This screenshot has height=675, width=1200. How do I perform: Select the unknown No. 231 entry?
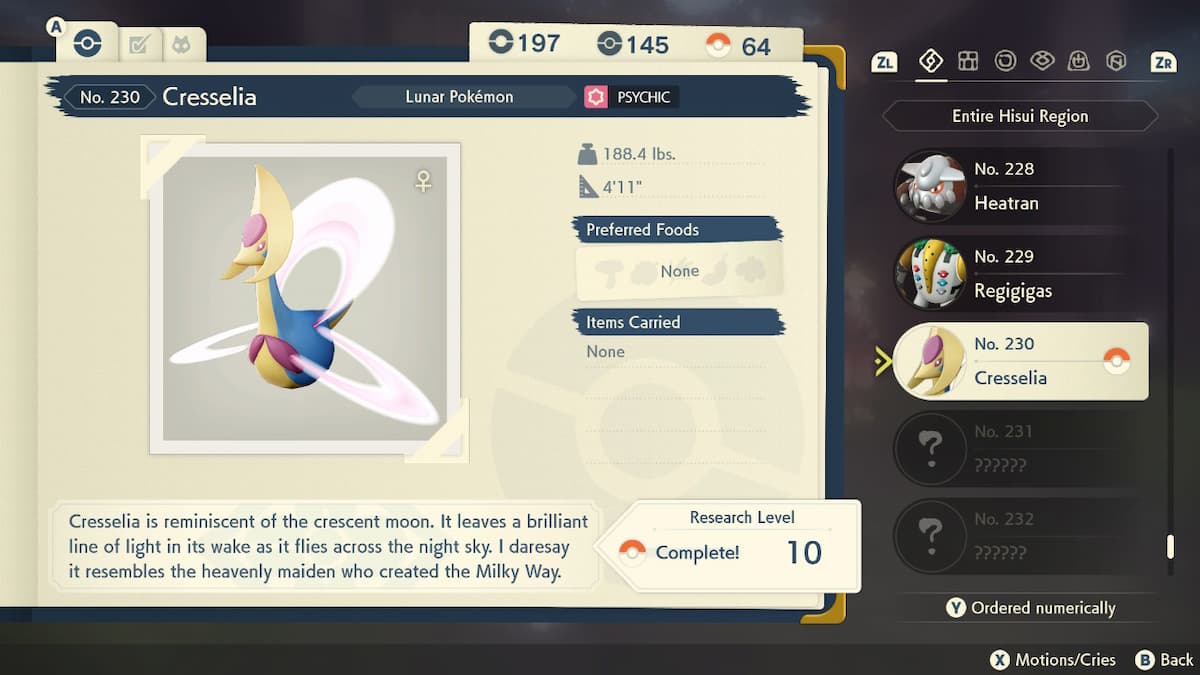pos(1018,449)
